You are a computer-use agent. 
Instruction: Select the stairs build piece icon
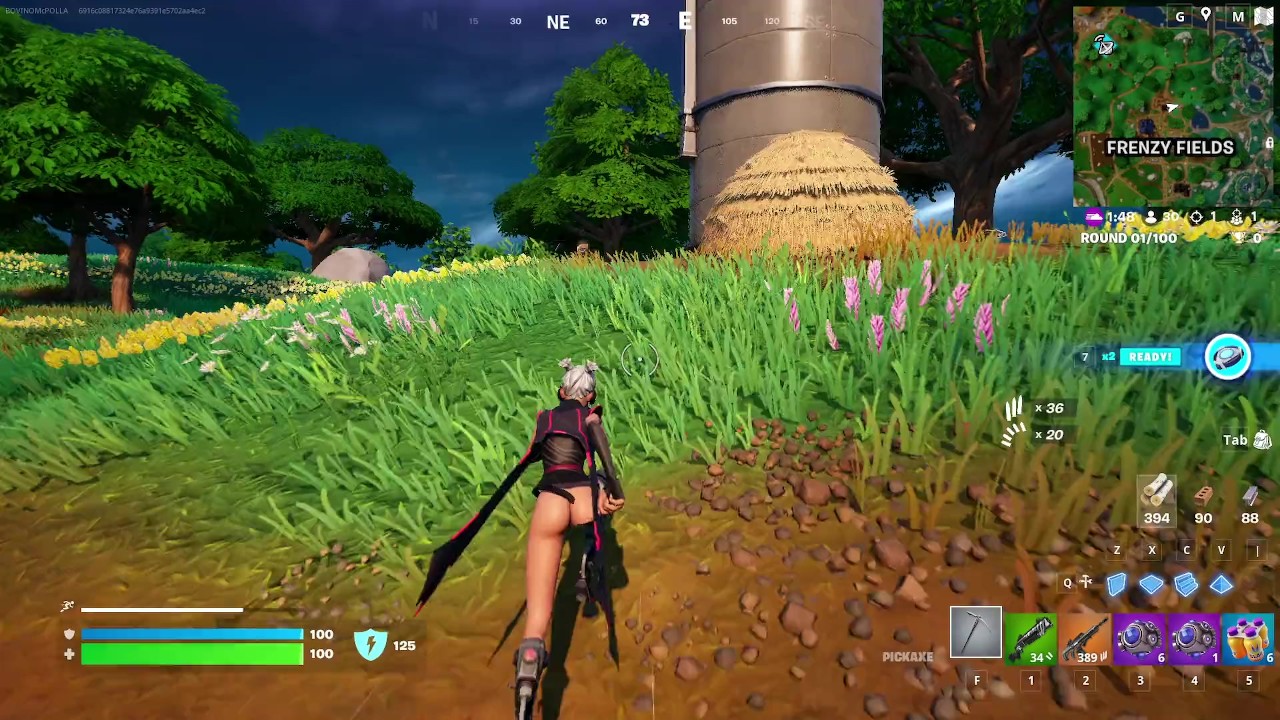coord(1187,584)
